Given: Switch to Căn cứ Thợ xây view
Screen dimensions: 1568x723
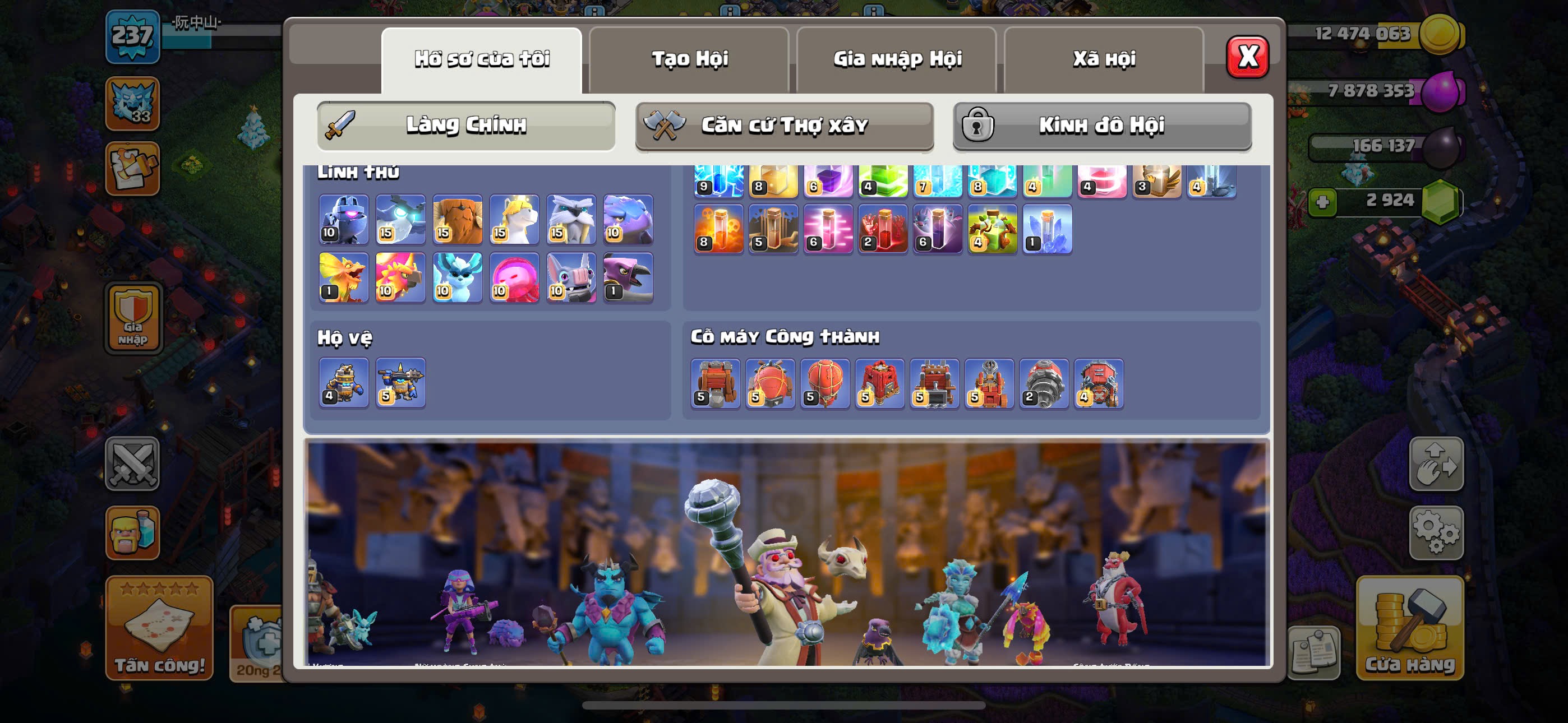Looking at the screenshot, I should click(x=784, y=126).
